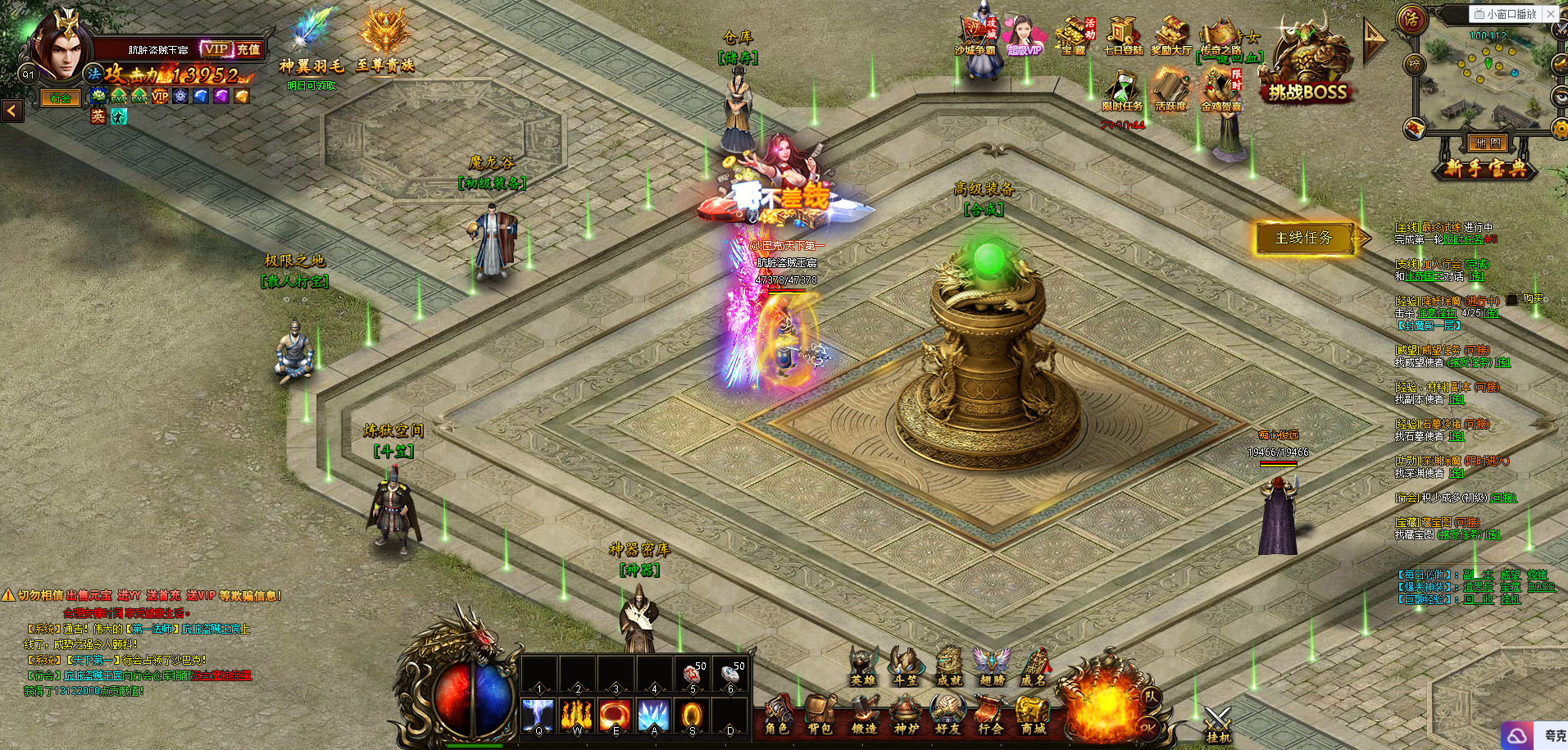The image size is (1568, 750).
Task: Open the 挑战BOSS challenge panel
Action: (x=1307, y=70)
